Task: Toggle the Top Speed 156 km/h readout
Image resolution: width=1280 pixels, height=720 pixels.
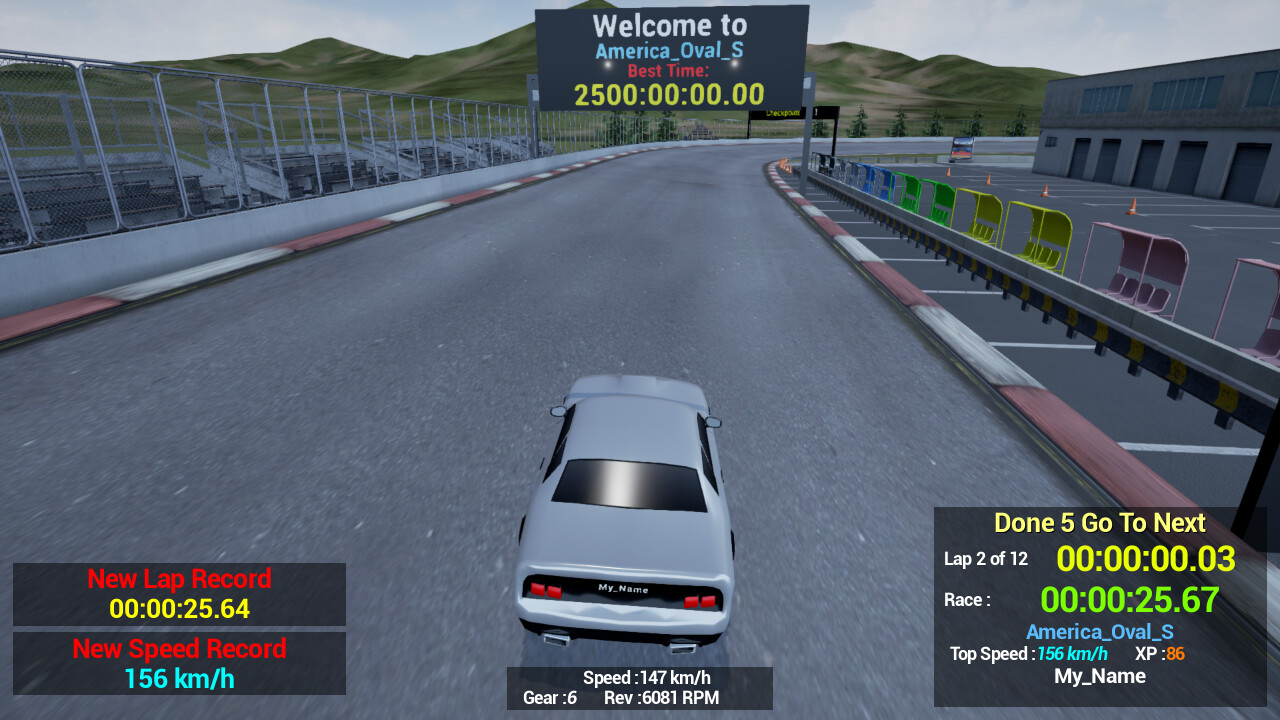Action: (1028, 654)
